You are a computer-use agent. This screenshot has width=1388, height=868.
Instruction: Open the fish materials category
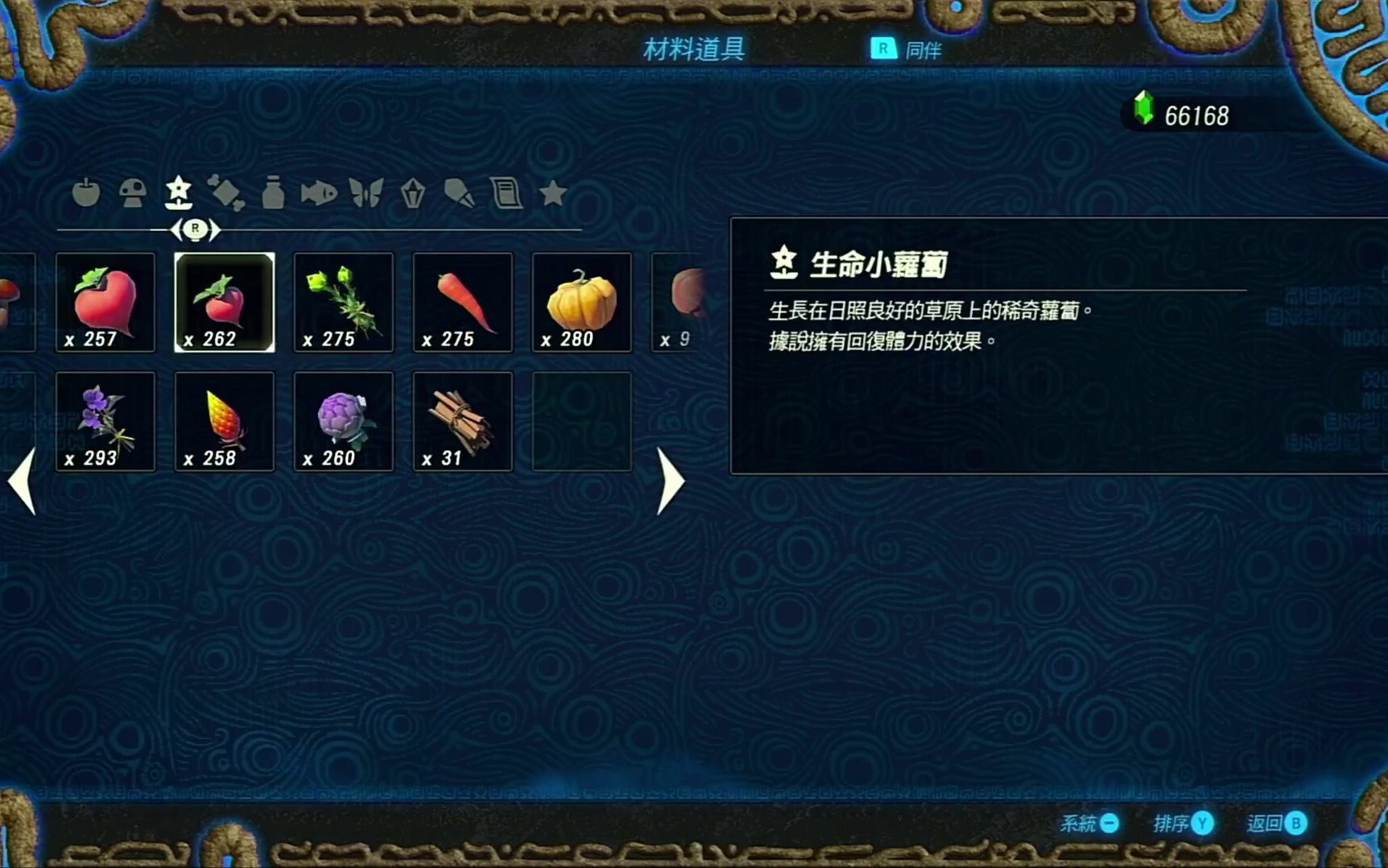[319, 192]
